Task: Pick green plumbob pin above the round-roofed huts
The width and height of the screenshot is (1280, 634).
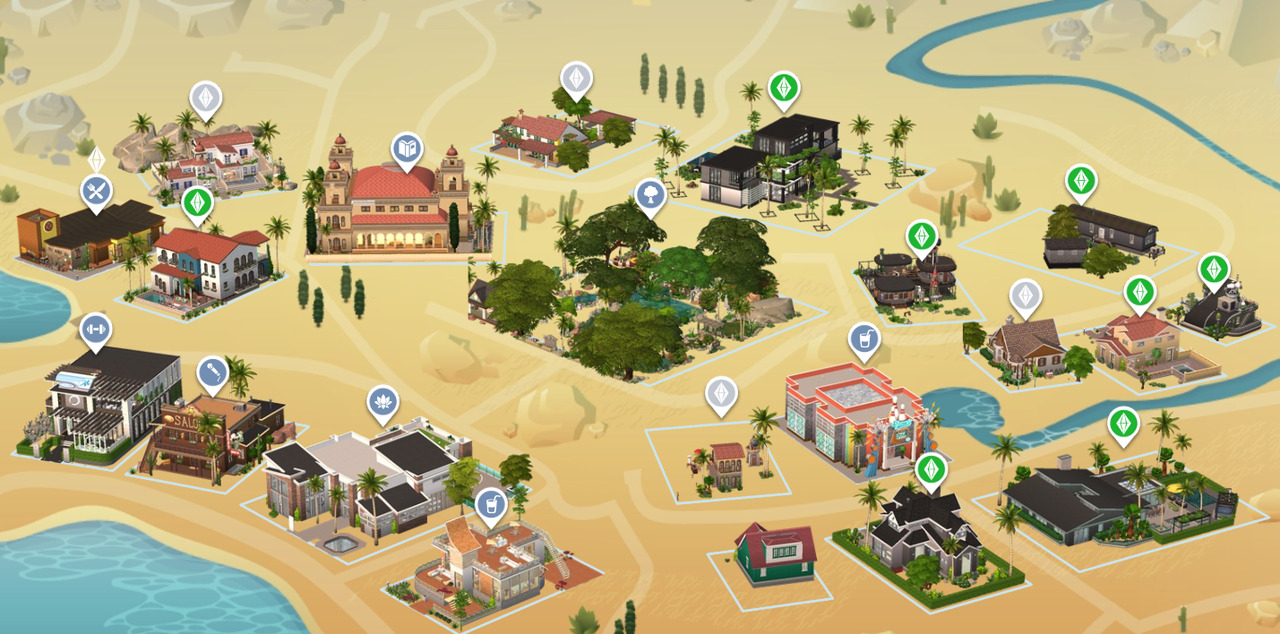Action: click(x=921, y=237)
